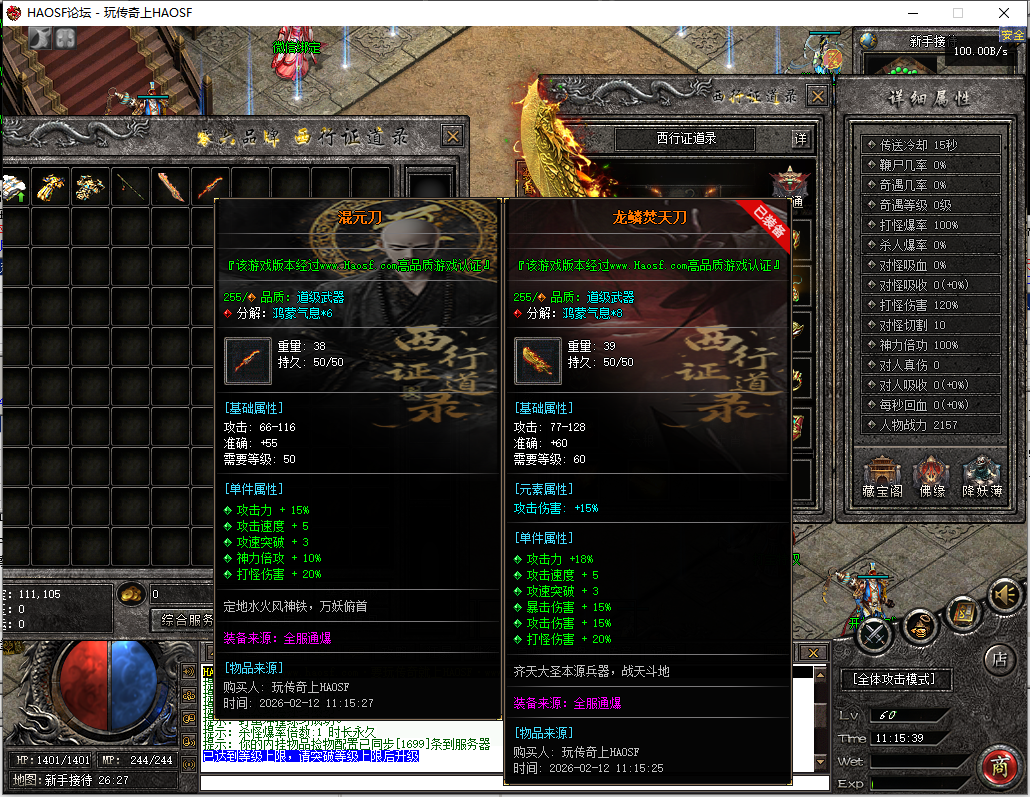Close the inventory bag panel
Image resolution: width=1030 pixels, height=797 pixels.
[x=453, y=136]
